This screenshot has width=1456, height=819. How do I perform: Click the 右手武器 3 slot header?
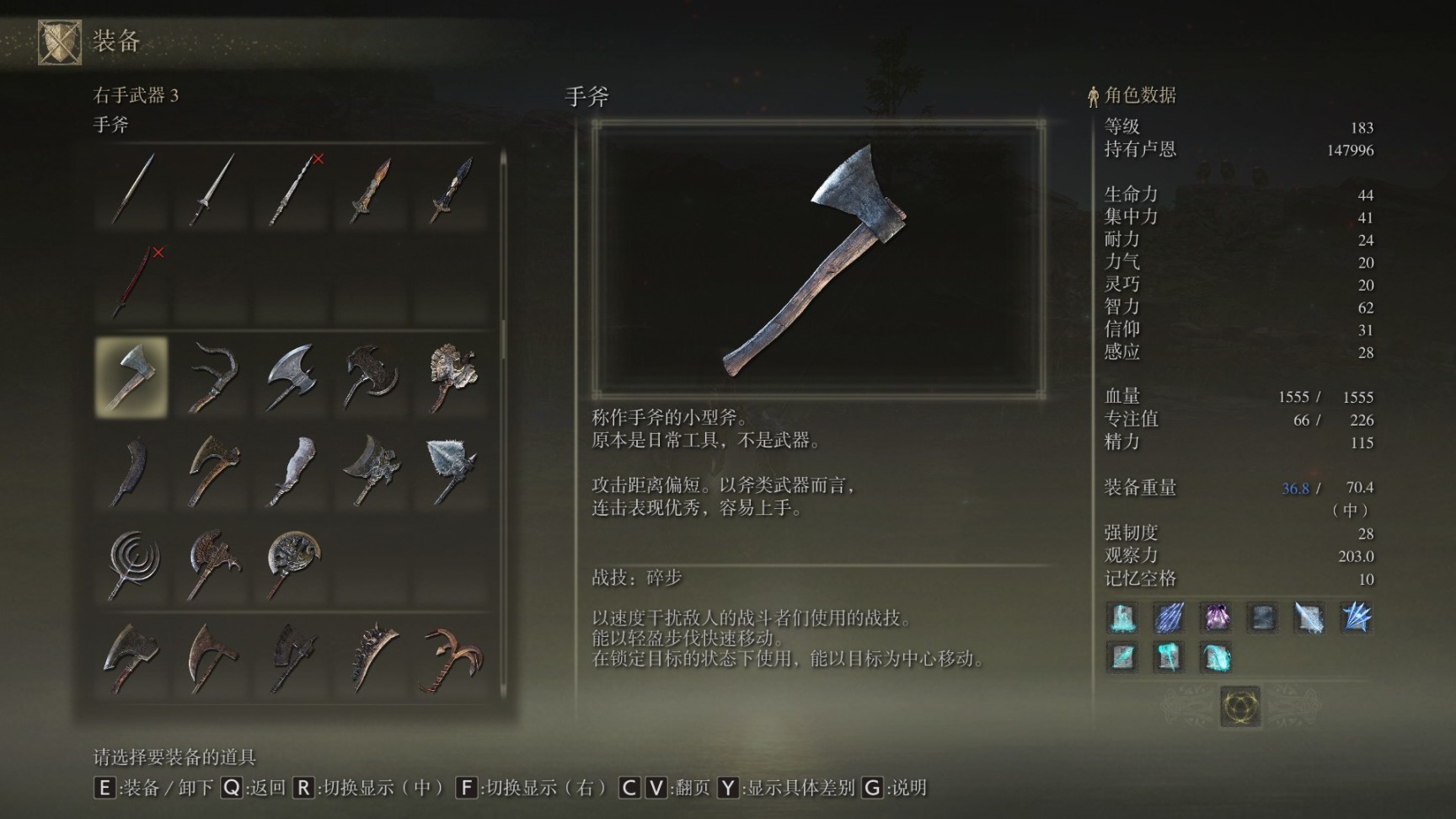(135, 94)
